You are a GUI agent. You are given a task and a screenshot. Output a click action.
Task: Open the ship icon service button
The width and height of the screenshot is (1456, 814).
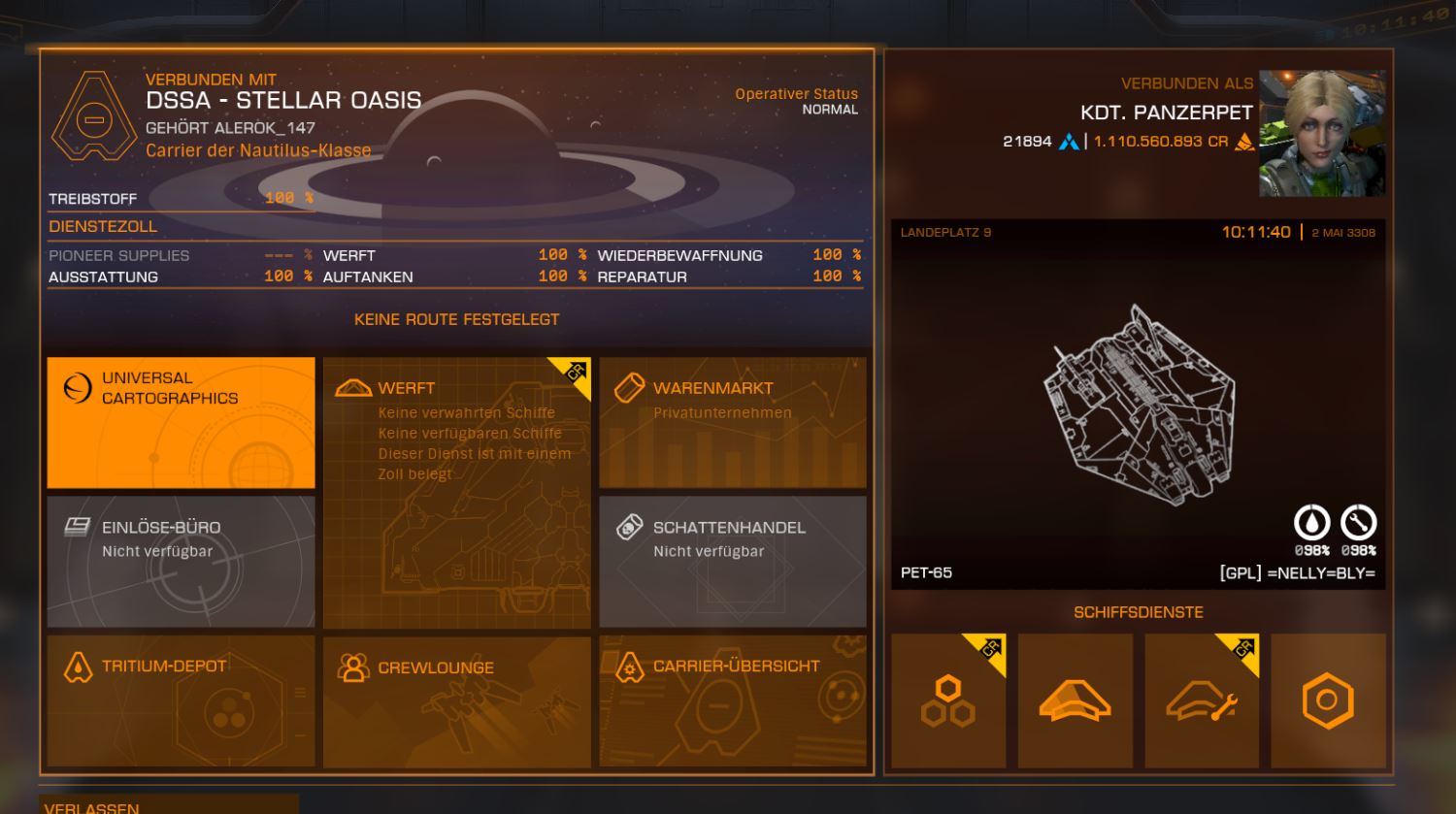(x=1075, y=700)
